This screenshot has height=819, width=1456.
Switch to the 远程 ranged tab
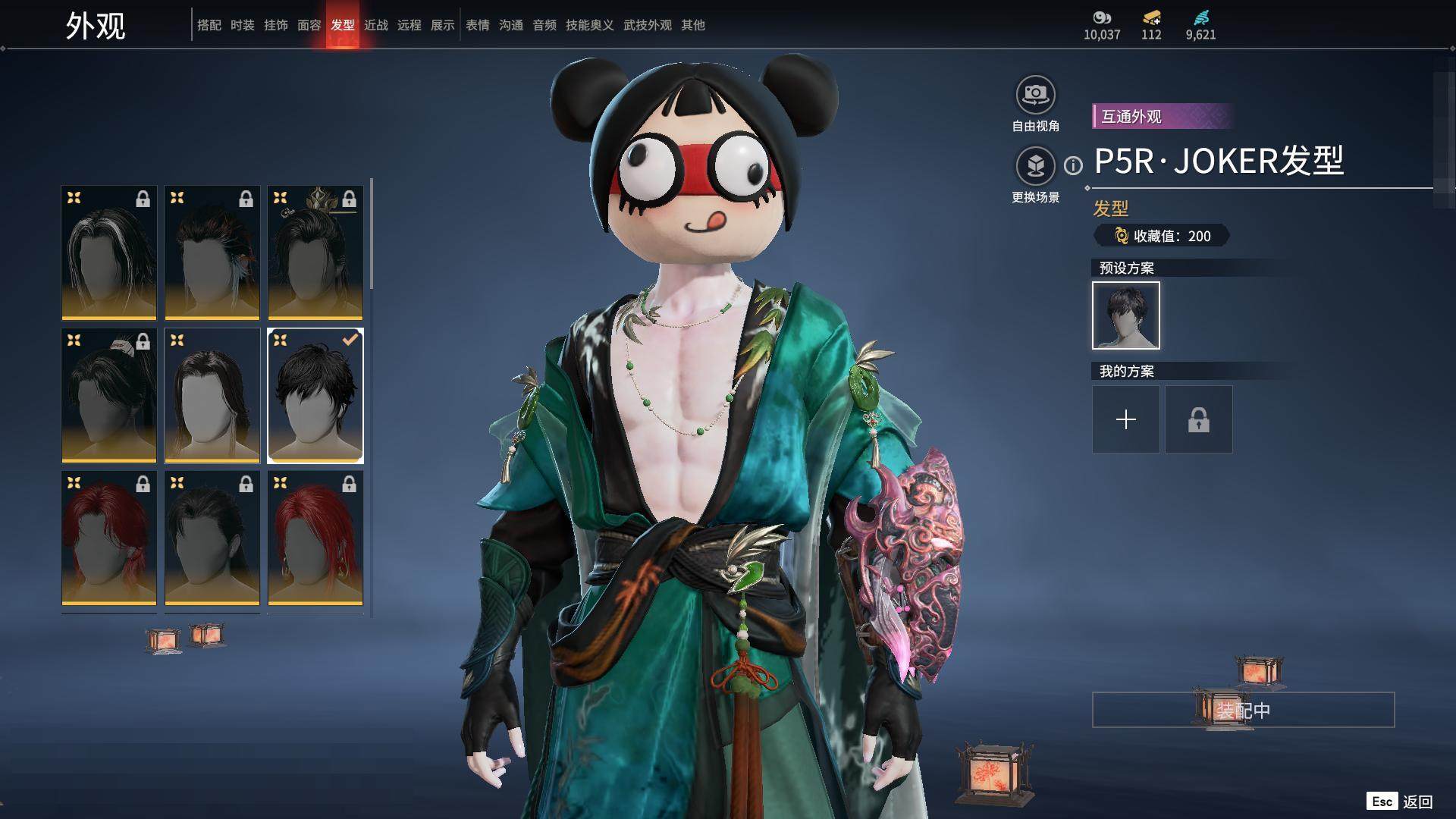click(409, 25)
